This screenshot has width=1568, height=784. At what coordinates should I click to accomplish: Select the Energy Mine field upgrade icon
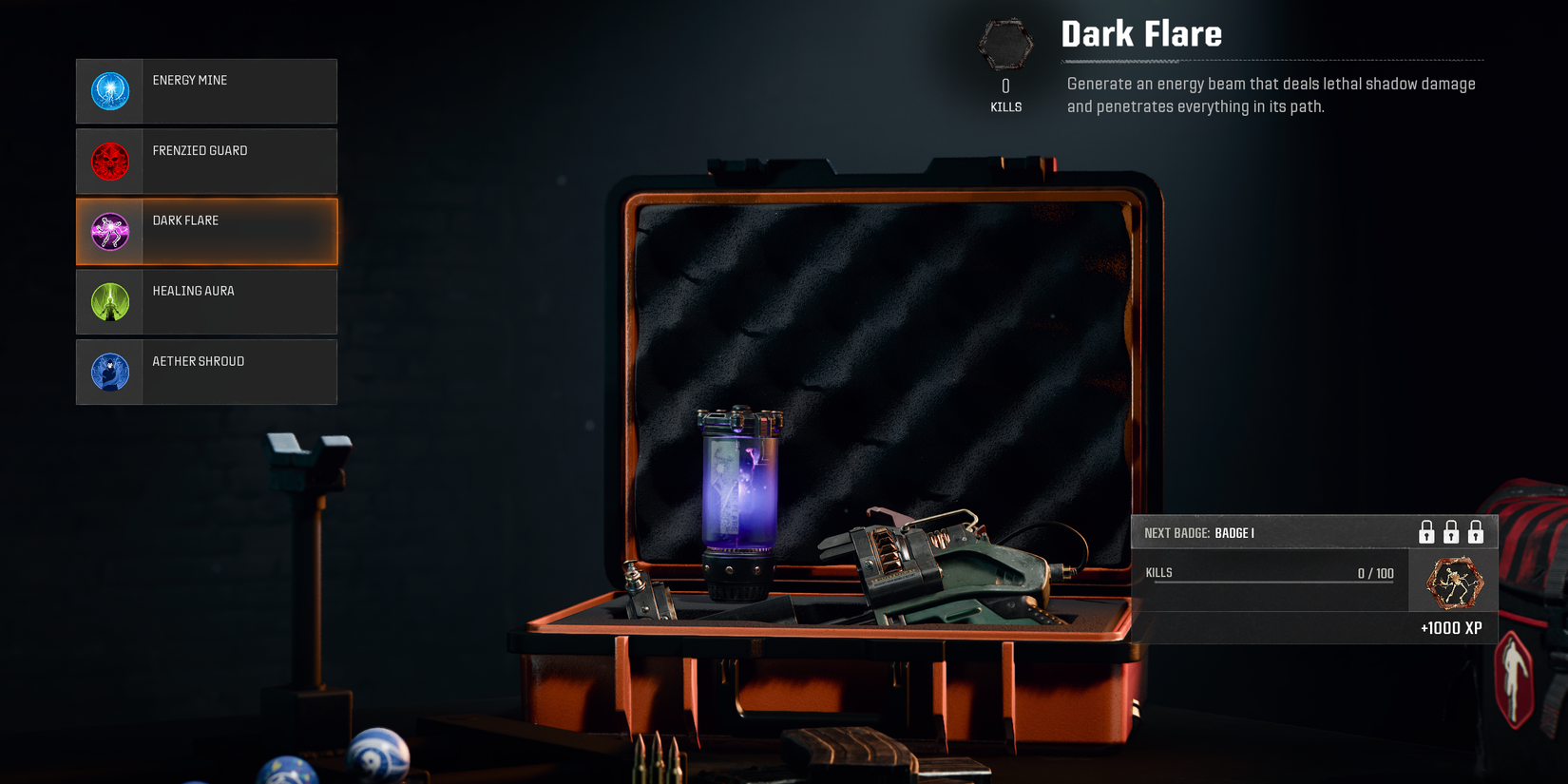point(109,90)
